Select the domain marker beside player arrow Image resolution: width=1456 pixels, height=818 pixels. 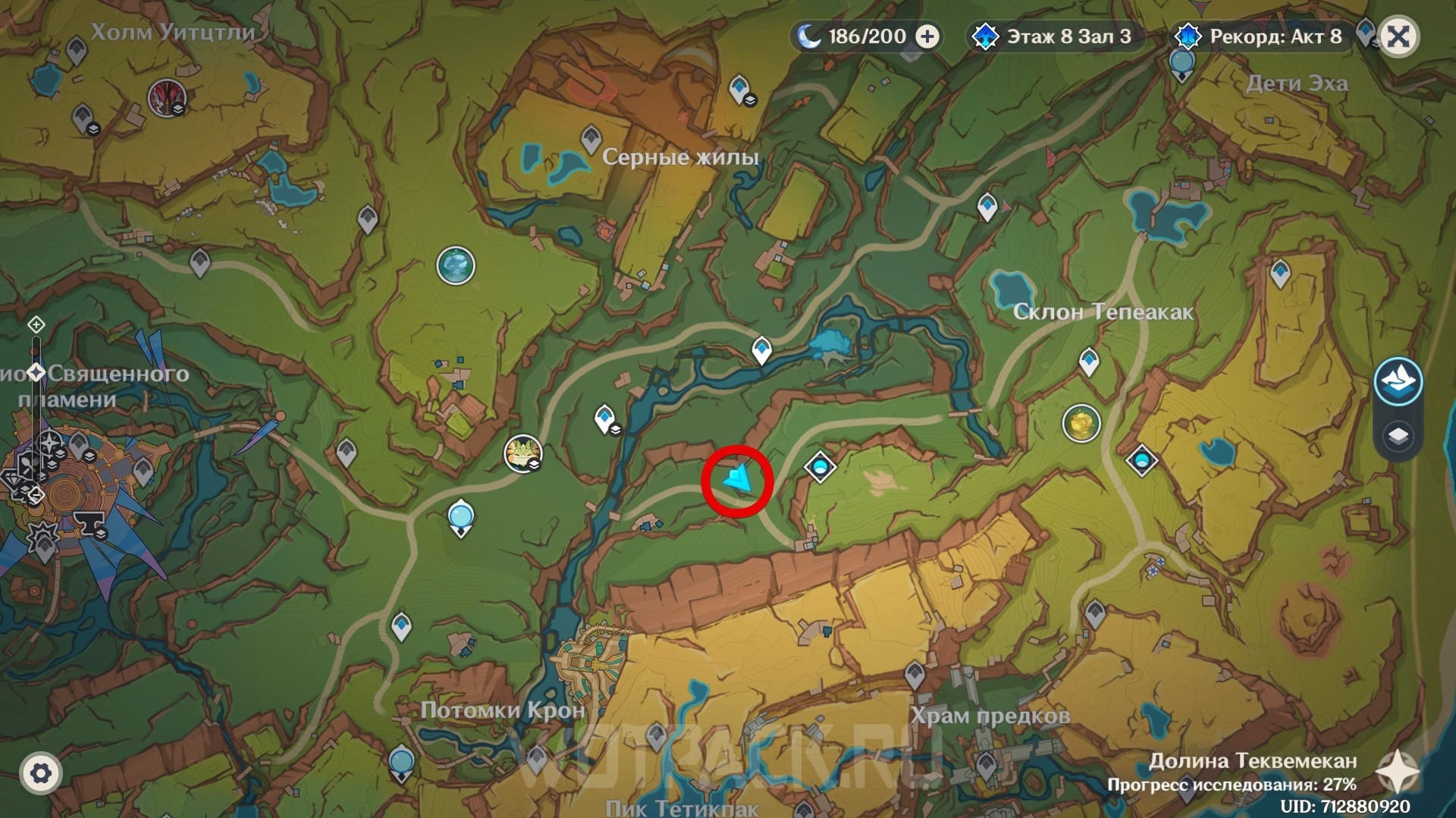pos(820,466)
